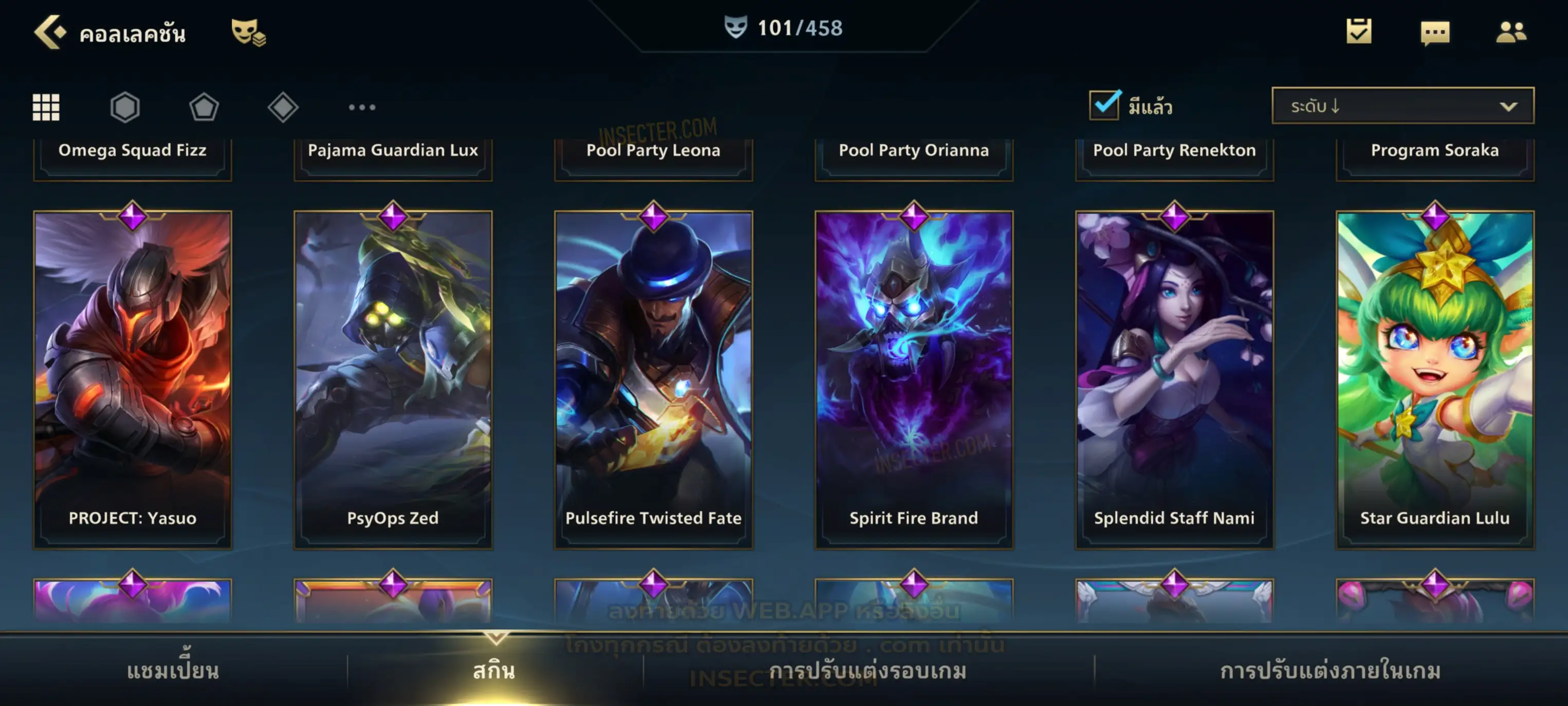The image size is (1568, 706).
Task: Filter skins by diamond rarity icon
Action: (x=283, y=107)
